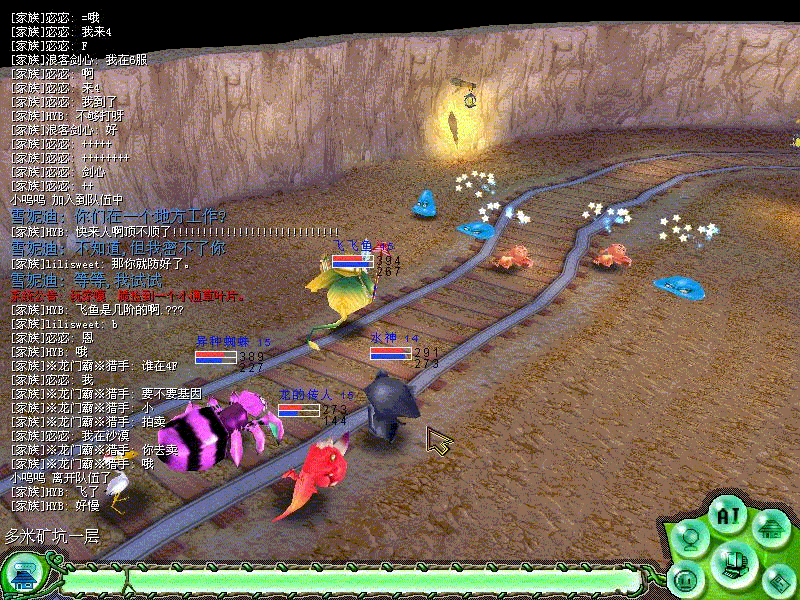Open the chat house bubble icon
800x600 pixels.
coord(22,575)
